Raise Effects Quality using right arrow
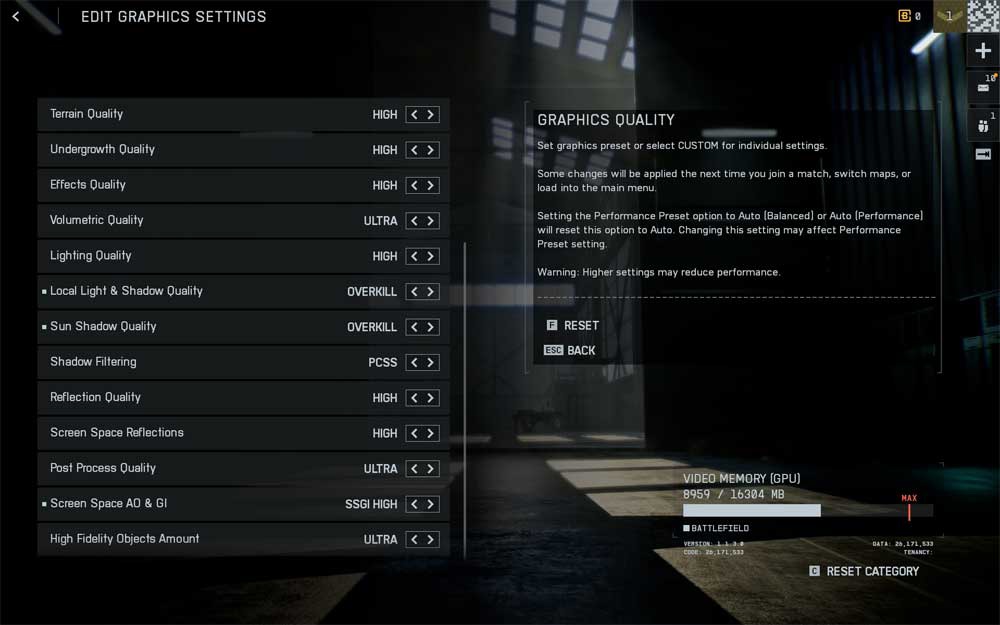Viewport: 1000px width, 625px height. coord(431,186)
